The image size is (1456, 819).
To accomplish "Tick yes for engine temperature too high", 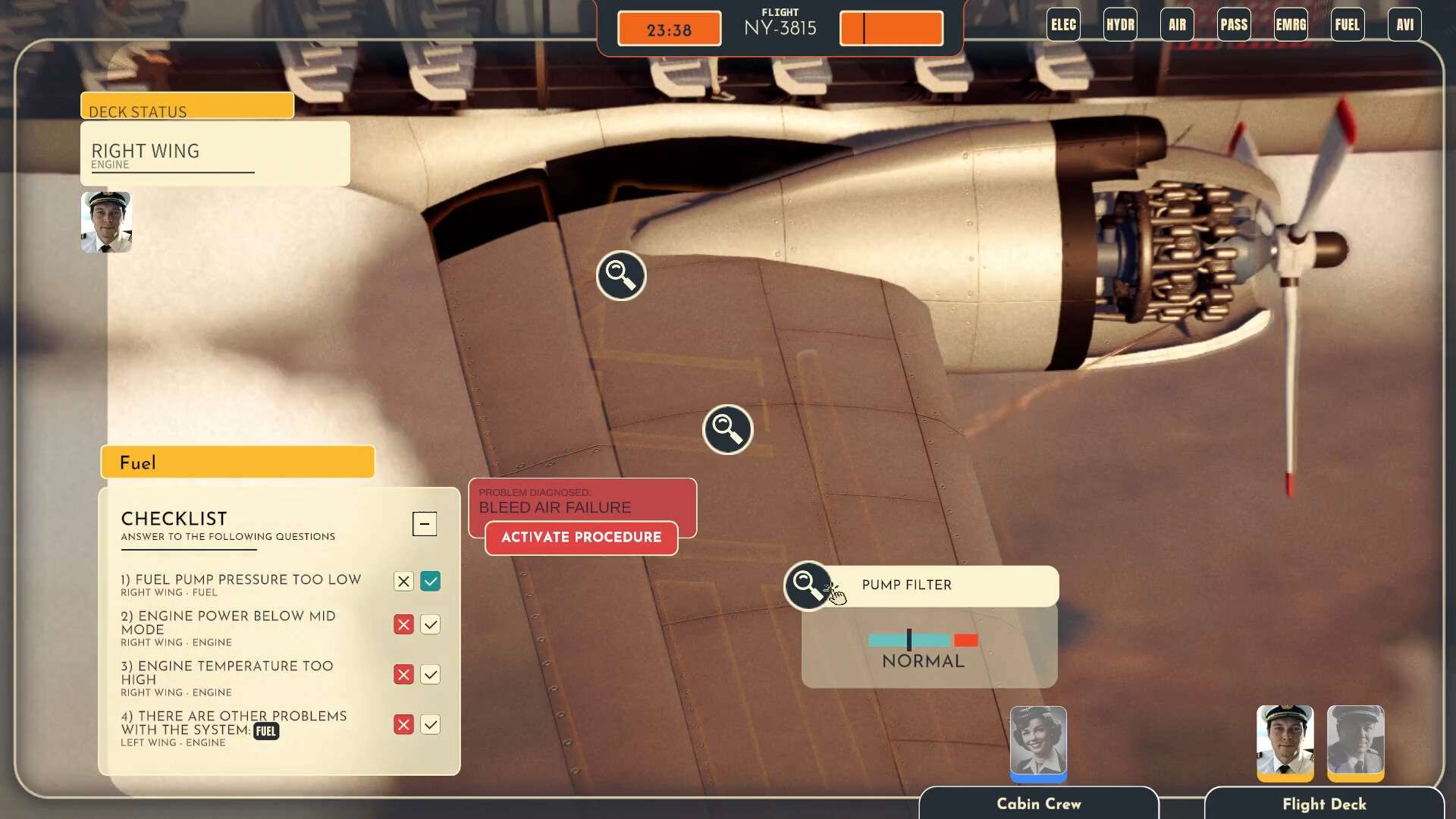I will (431, 675).
